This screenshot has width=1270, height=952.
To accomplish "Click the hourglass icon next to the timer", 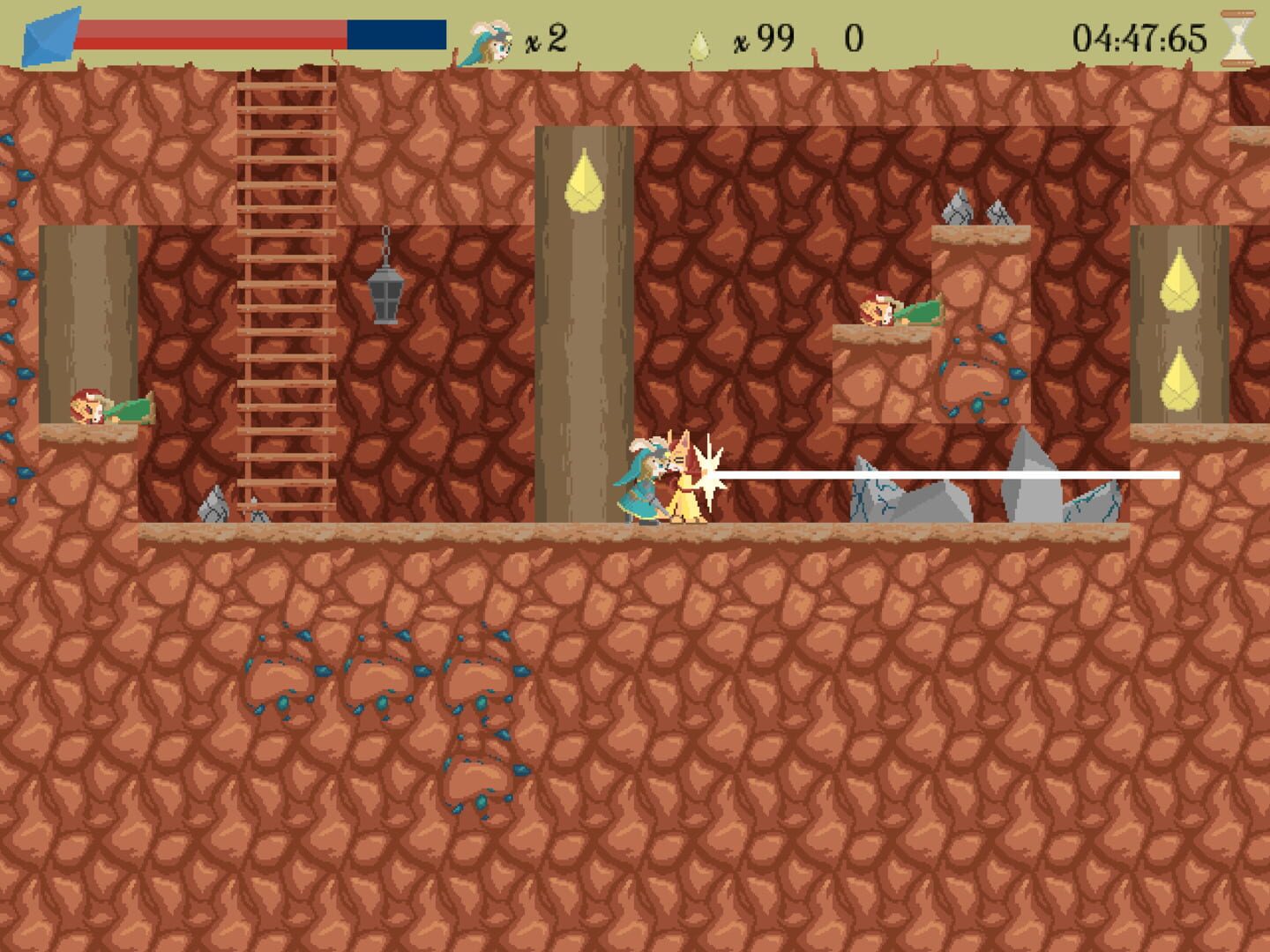I will tap(1239, 37).
